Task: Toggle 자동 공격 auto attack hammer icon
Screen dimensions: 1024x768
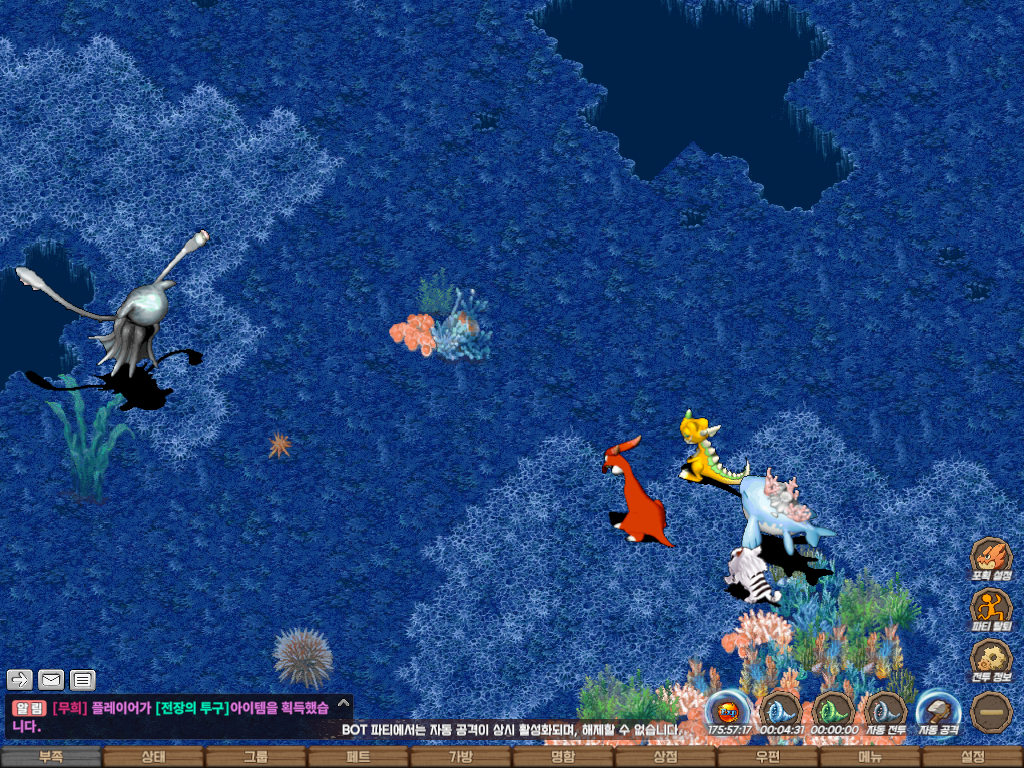Action: click(938, 711)
